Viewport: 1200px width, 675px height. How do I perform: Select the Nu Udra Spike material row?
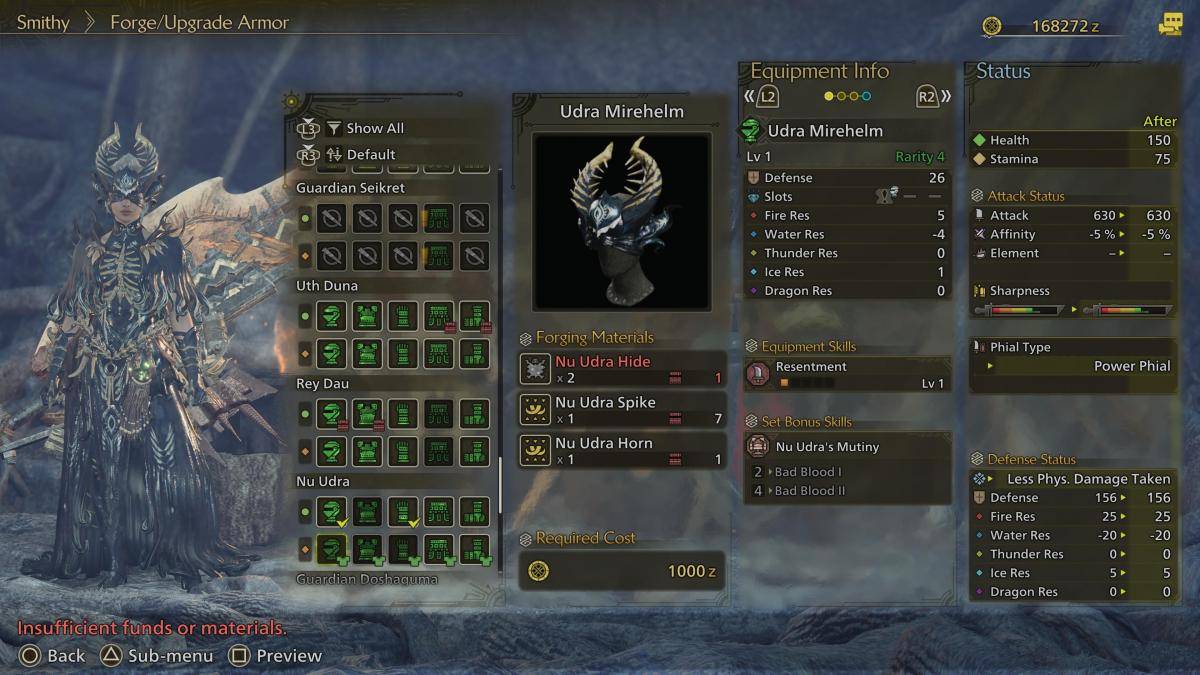point(622,410)
